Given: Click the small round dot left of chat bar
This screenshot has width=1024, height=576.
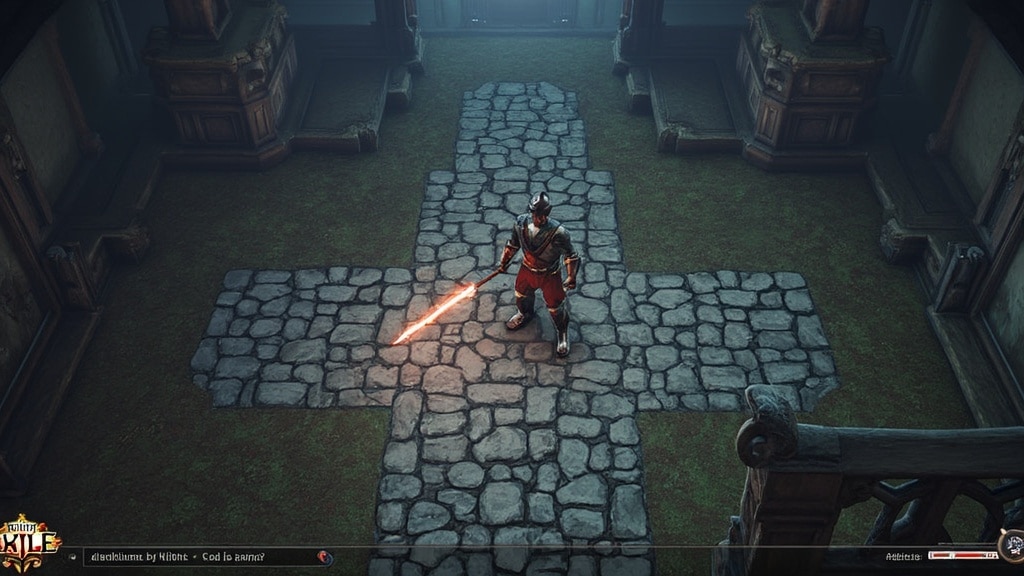Looking at the screenshot, I should [72, 556].
